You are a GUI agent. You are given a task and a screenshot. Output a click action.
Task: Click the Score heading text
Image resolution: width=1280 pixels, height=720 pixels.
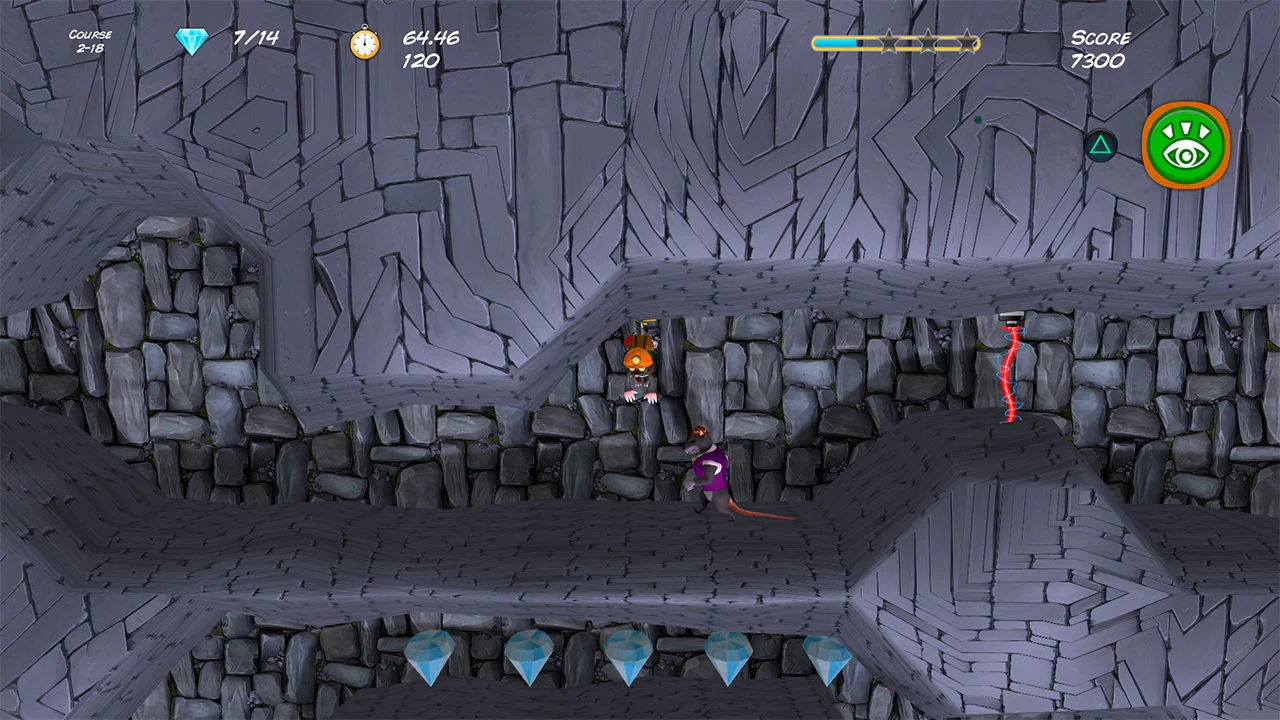pos(1100,38)
